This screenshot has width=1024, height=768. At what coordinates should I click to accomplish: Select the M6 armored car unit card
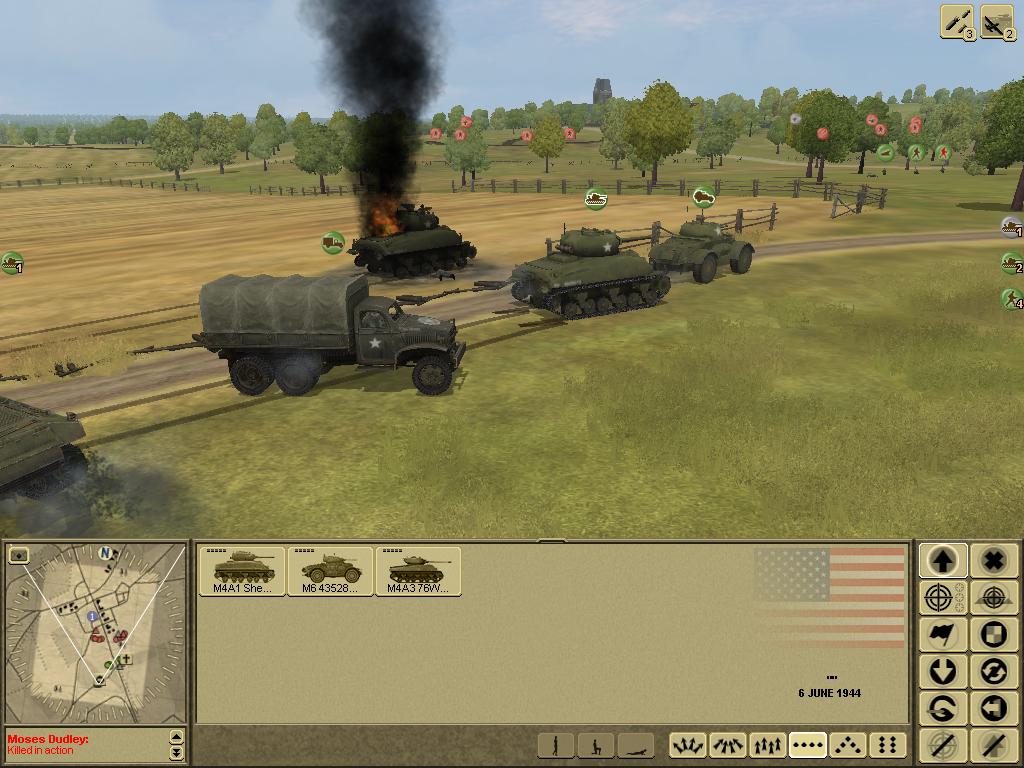coord(330,571)
